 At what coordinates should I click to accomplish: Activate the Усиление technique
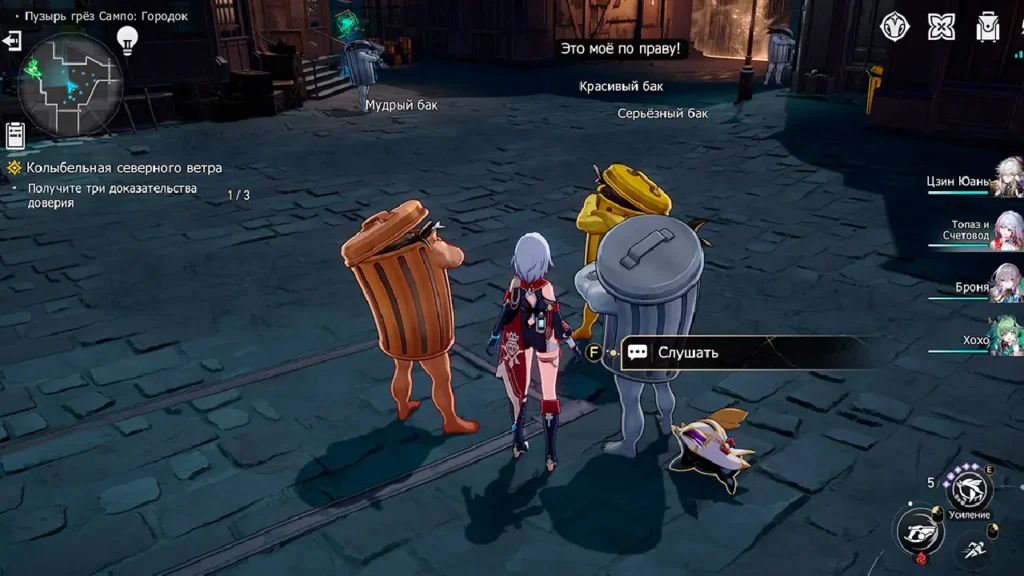coord(969,490)
